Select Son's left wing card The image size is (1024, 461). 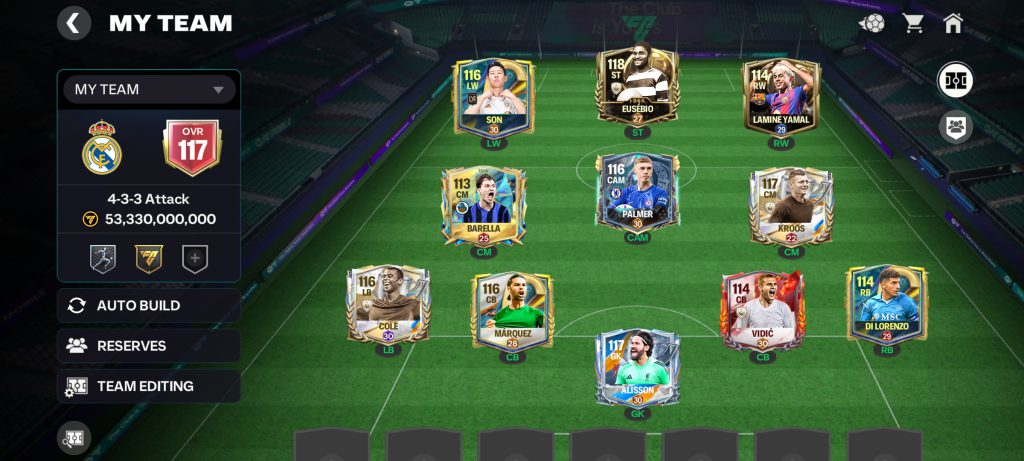click(493, 98)
